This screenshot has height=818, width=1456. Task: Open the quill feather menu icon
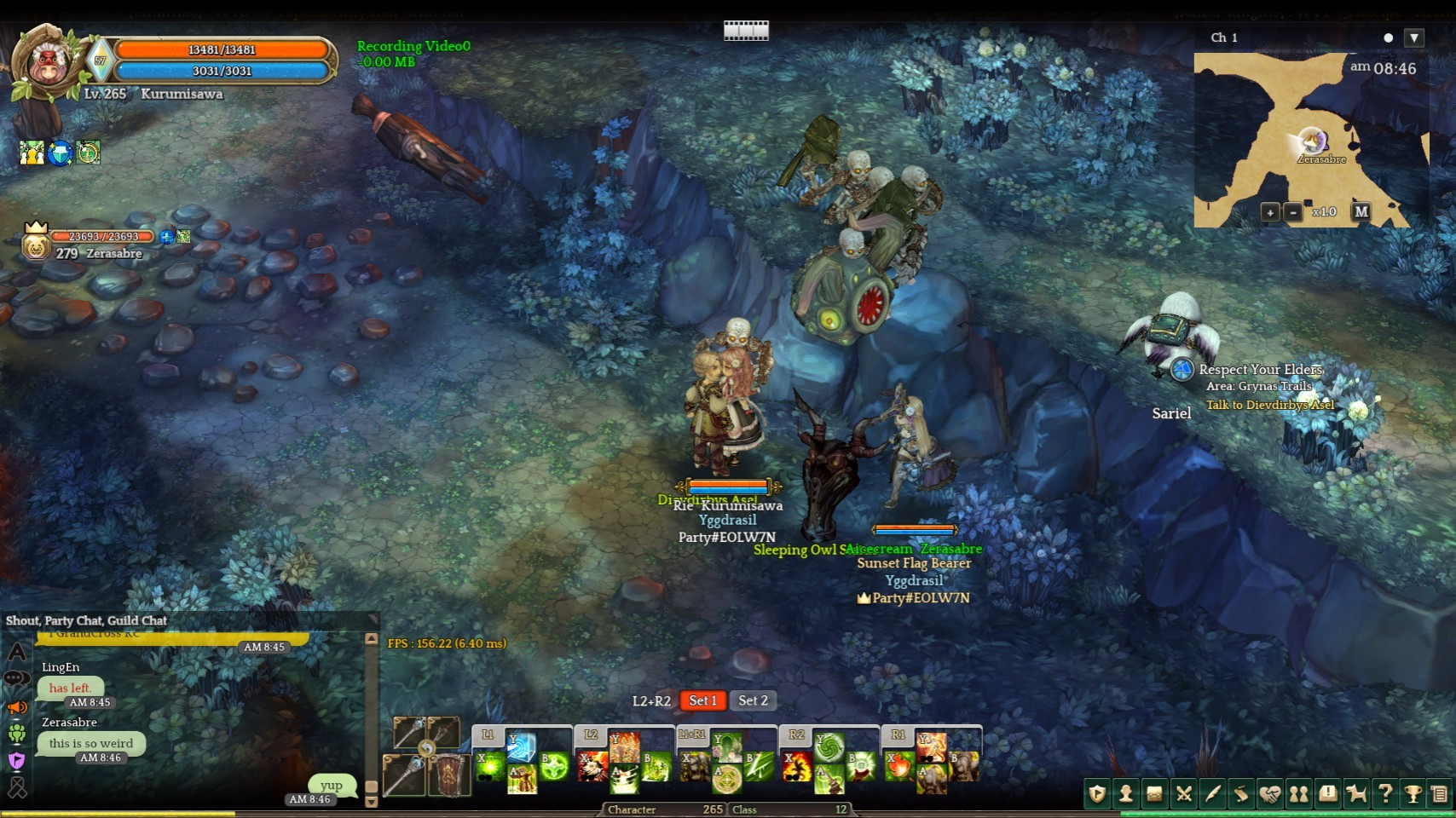pyautogui.click(x=1212, y=794)
